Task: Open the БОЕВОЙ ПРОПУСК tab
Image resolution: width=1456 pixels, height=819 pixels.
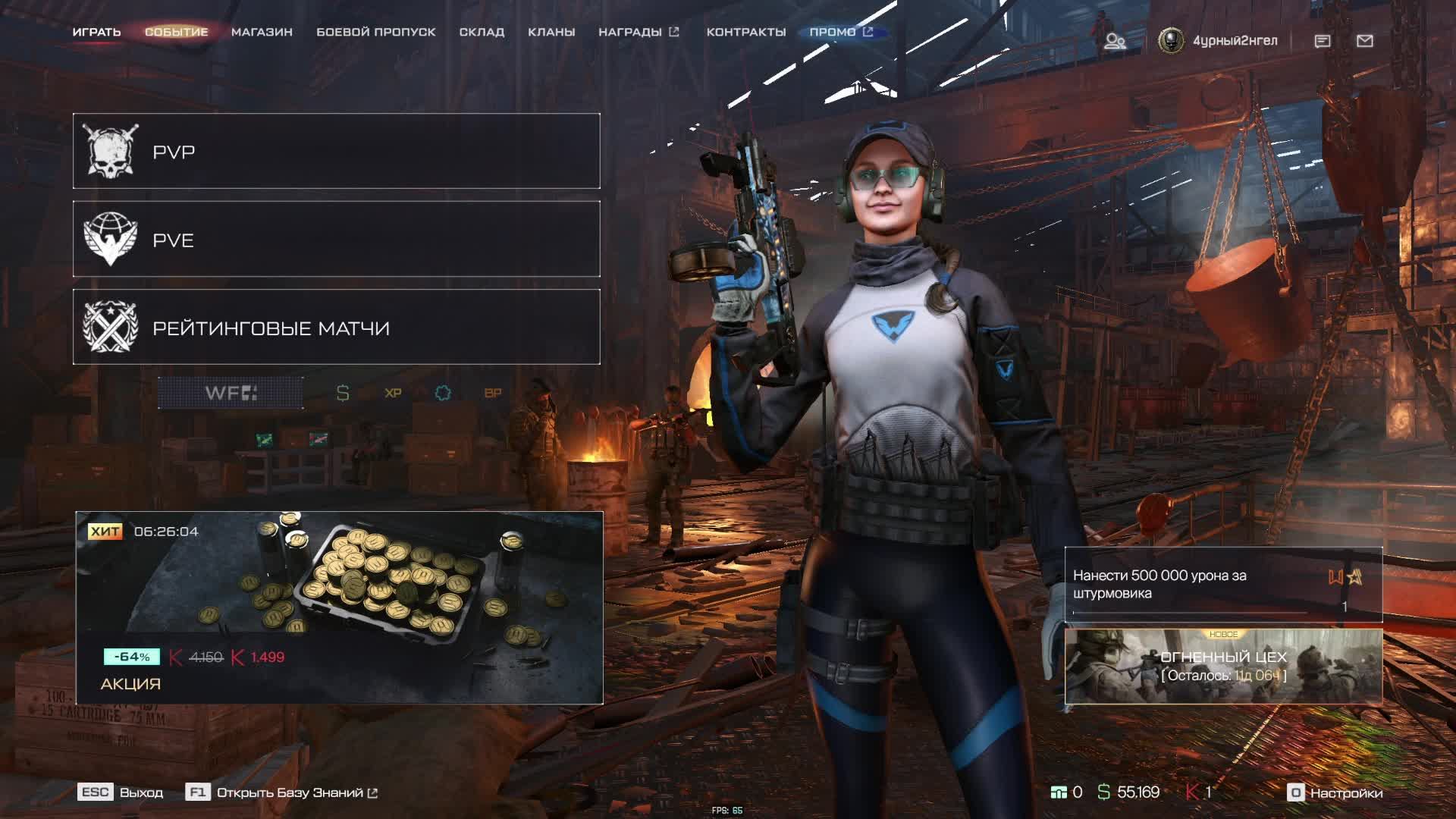Action: pyautogui.click(x=375, y=32)
